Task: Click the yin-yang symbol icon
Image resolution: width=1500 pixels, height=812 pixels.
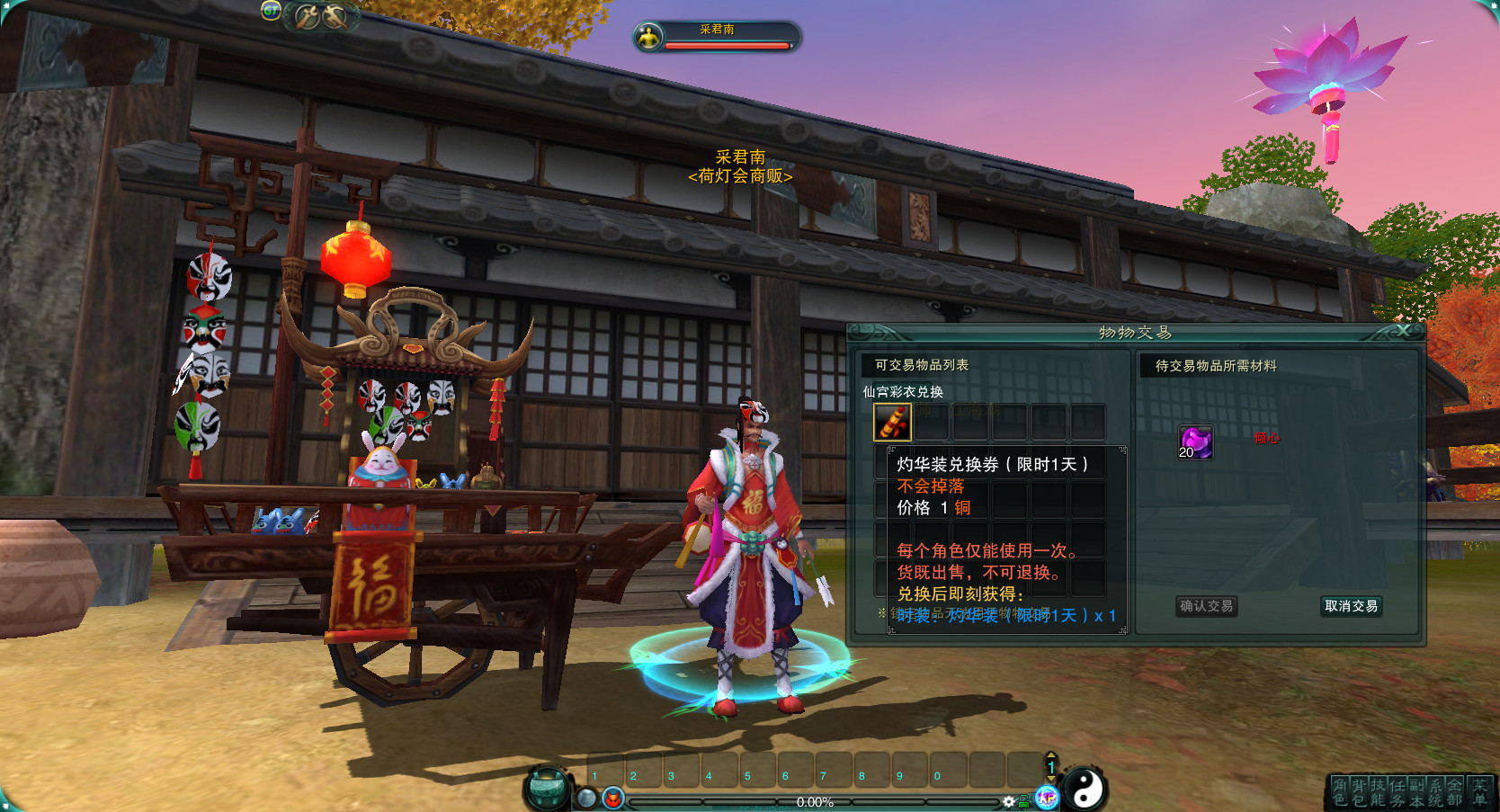Action: tap(1085, 790)
